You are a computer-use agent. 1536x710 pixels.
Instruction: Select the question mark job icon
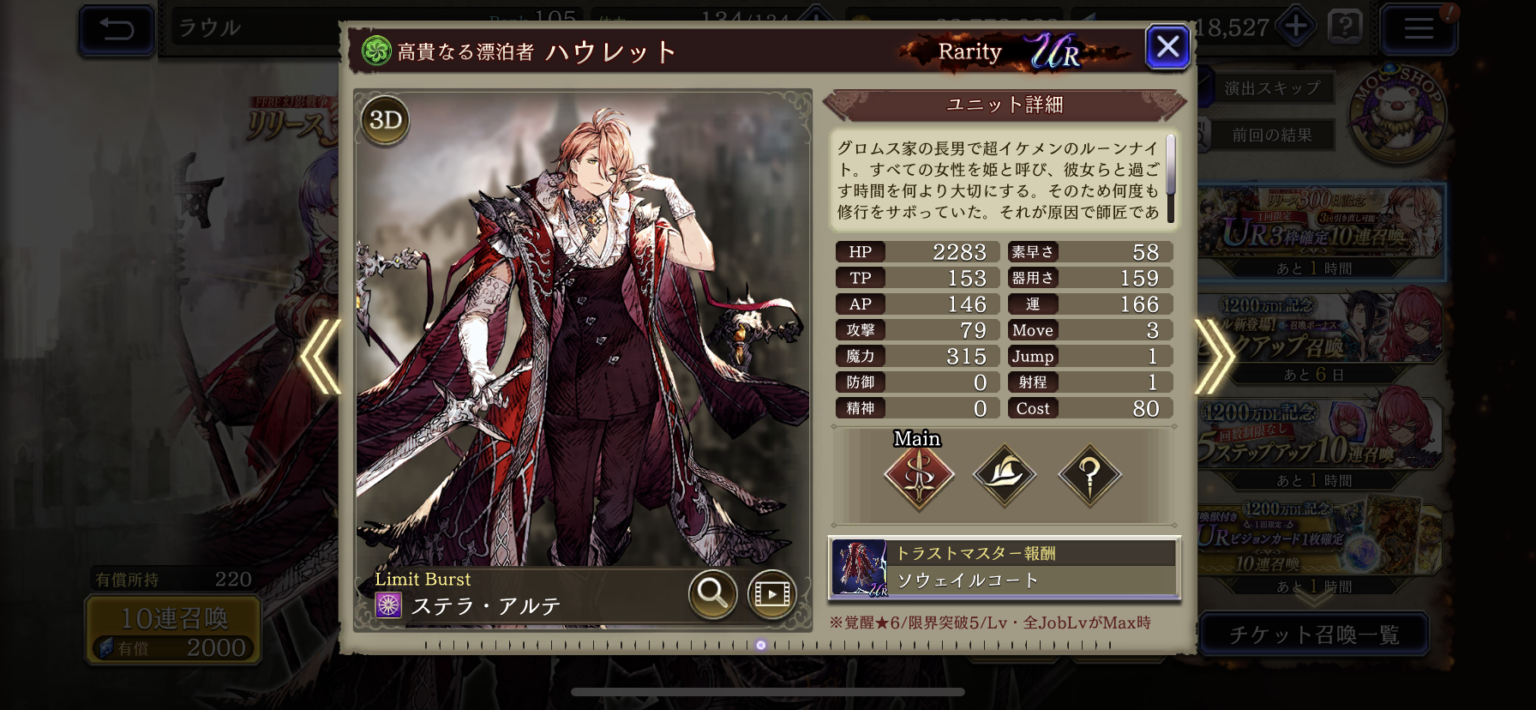[x=1089, y=476]
